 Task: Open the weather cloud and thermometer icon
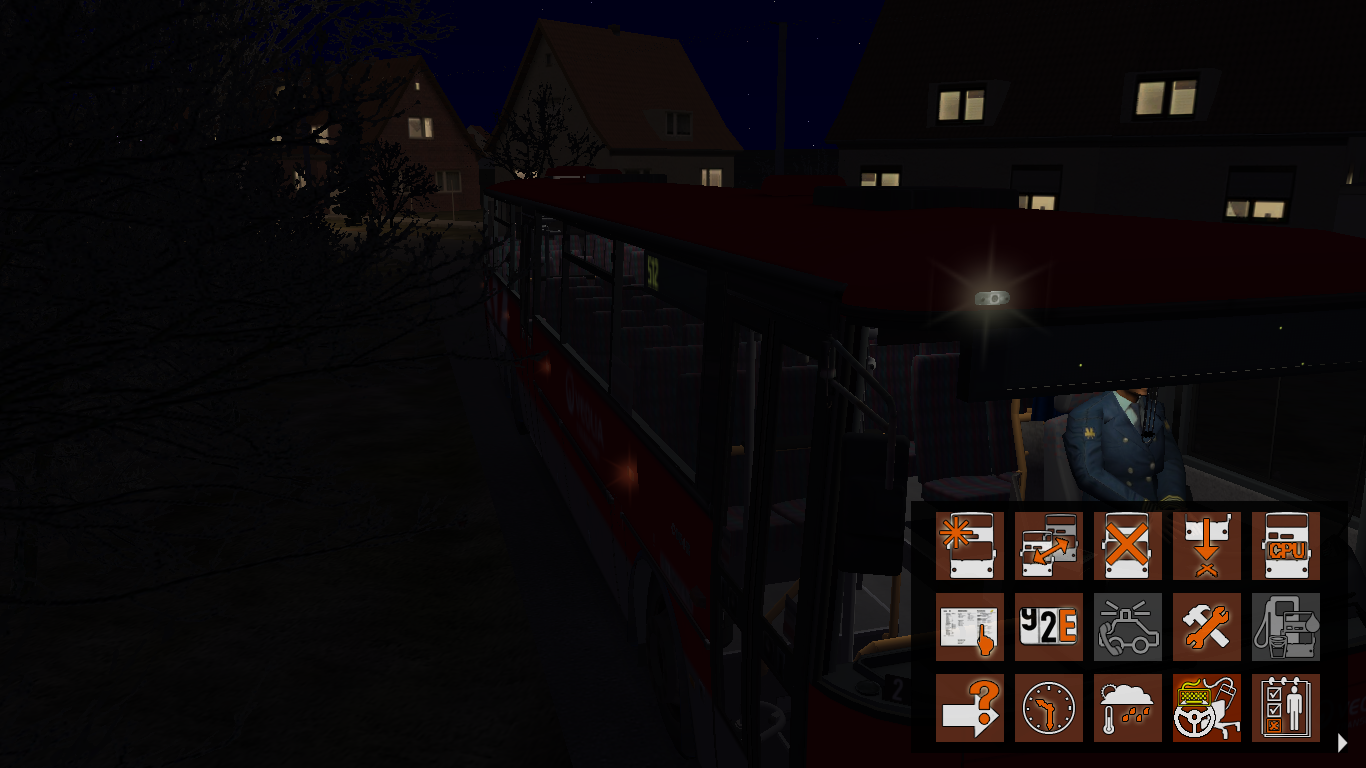(x=1128, y=708)
